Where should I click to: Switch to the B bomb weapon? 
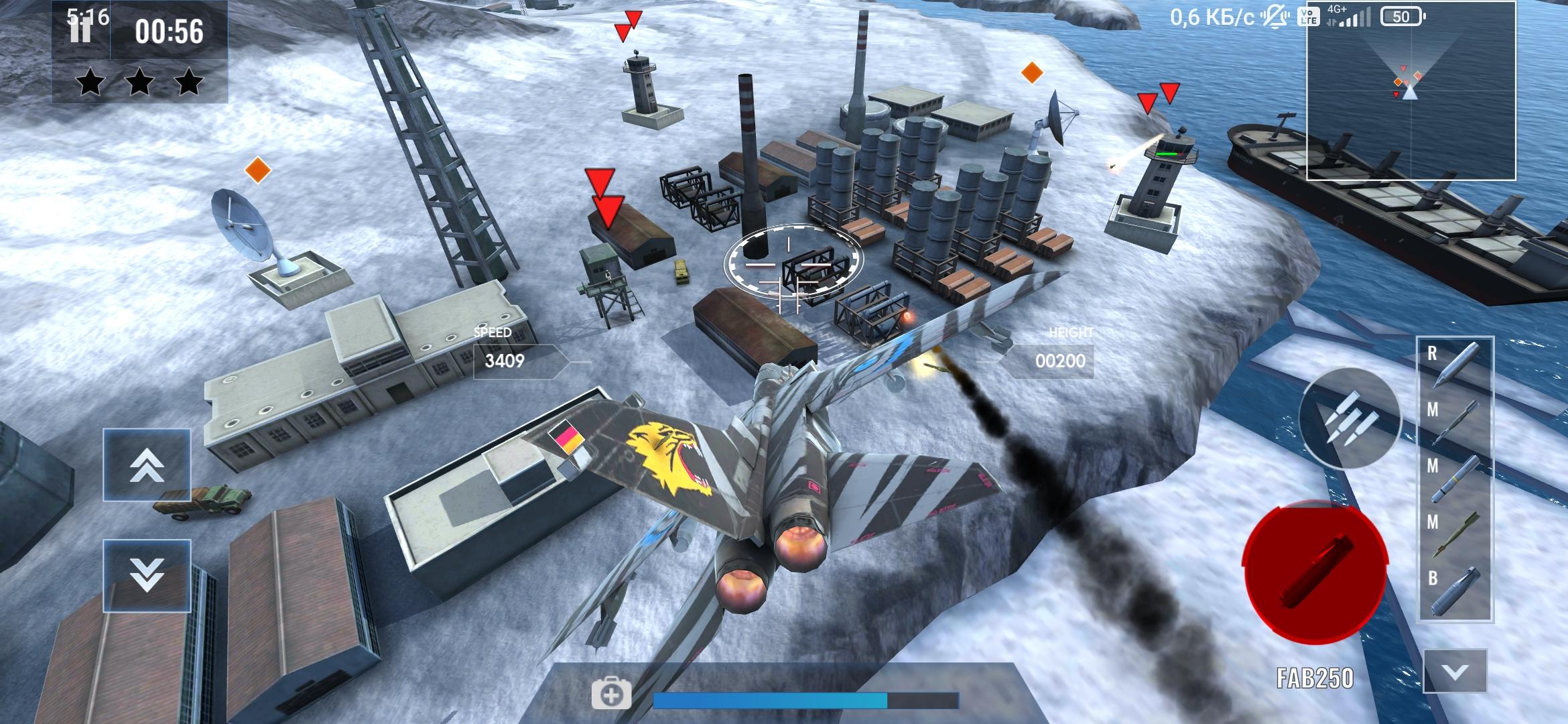(x=1455, y=590)
